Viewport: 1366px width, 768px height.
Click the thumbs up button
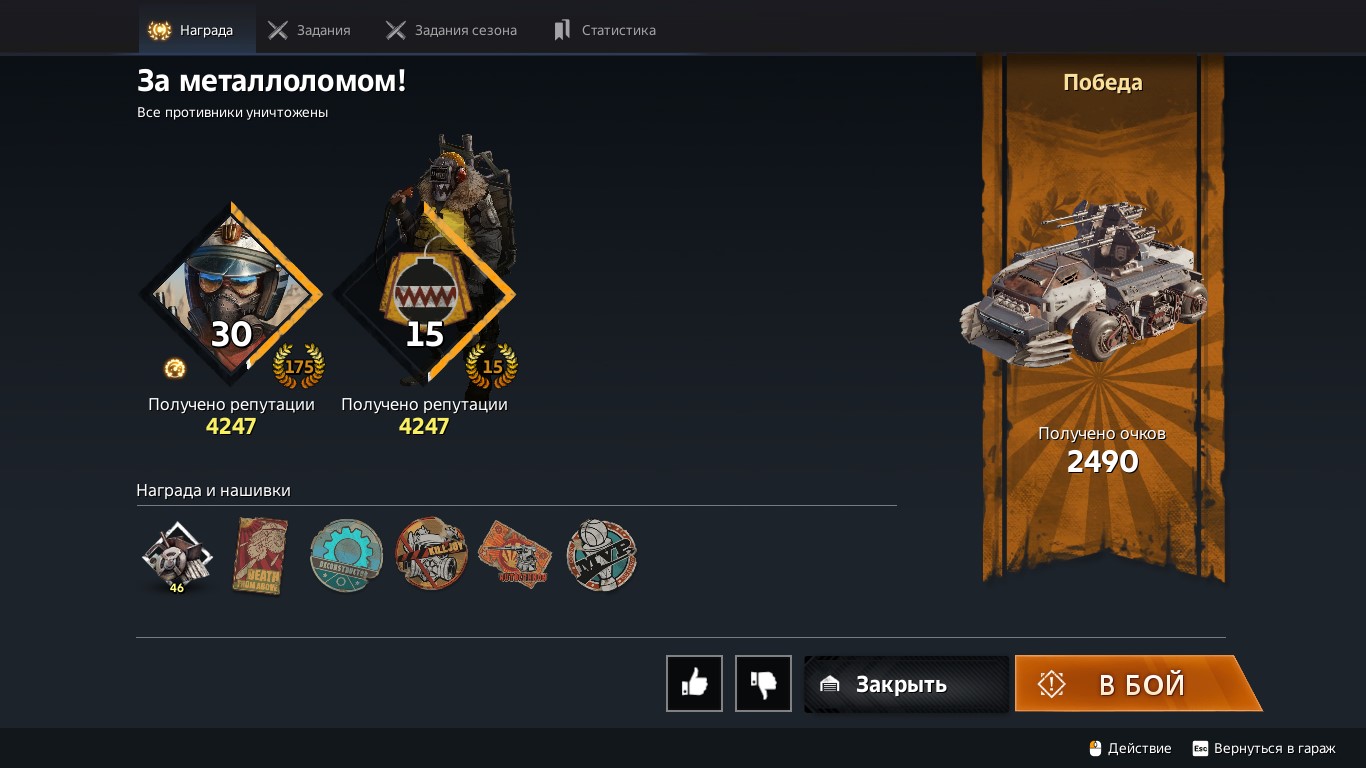click(694, 684)
